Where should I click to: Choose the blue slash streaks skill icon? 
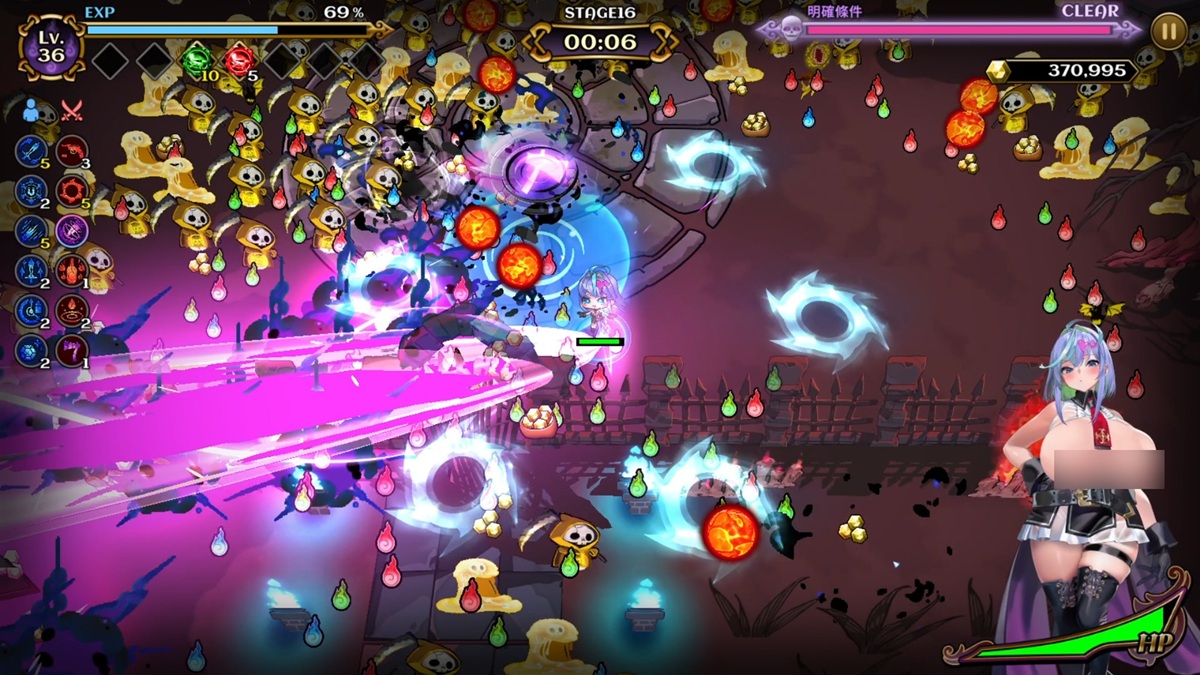(31, 230)
